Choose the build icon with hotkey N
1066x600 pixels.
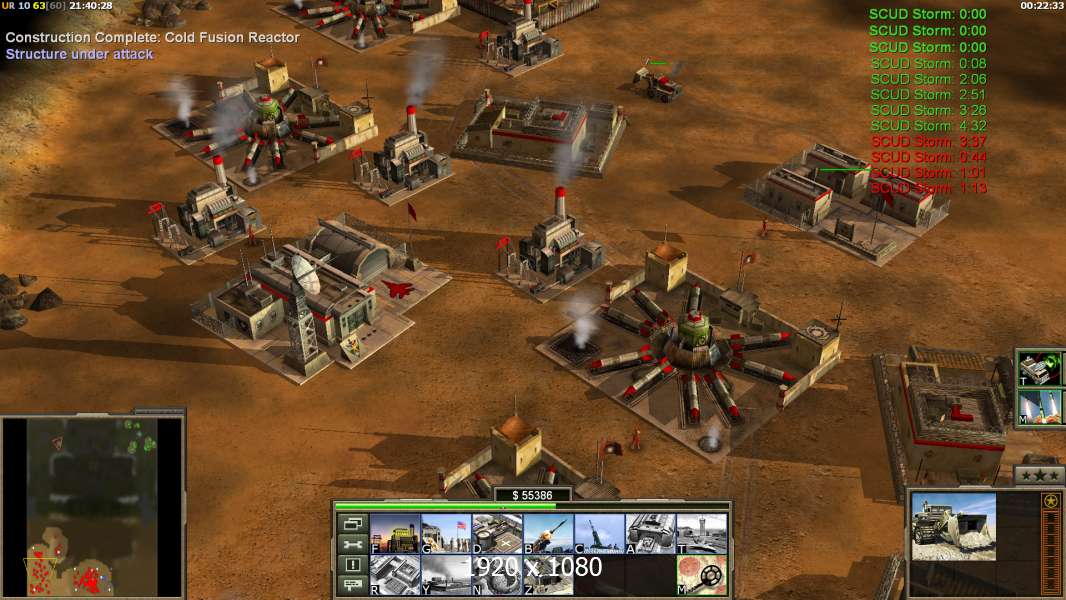coord(496,575)
